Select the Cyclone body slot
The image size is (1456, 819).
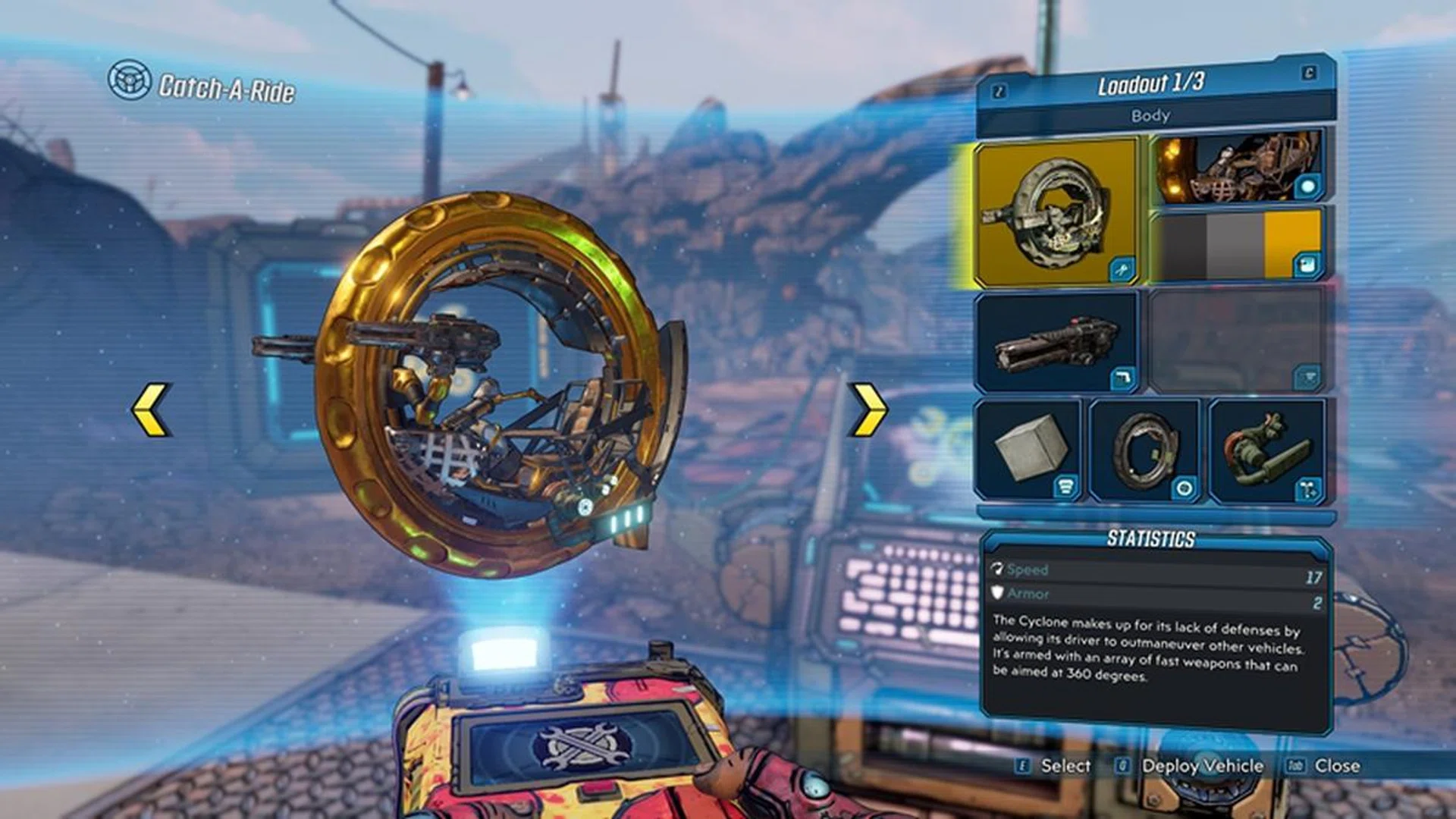point(1056,212)
